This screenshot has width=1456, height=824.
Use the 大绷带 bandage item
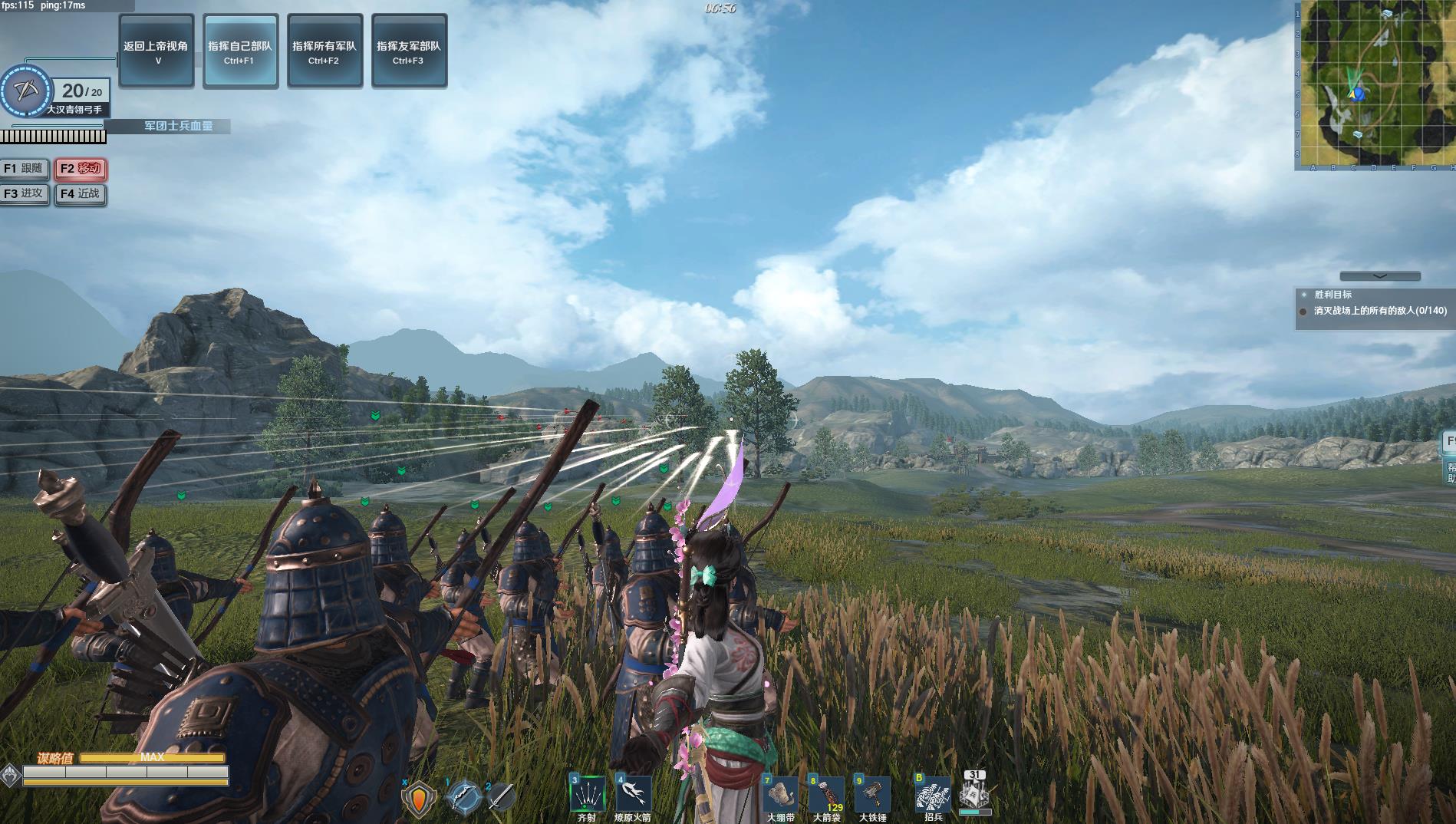pyautogui.click(x=780, y=795)
